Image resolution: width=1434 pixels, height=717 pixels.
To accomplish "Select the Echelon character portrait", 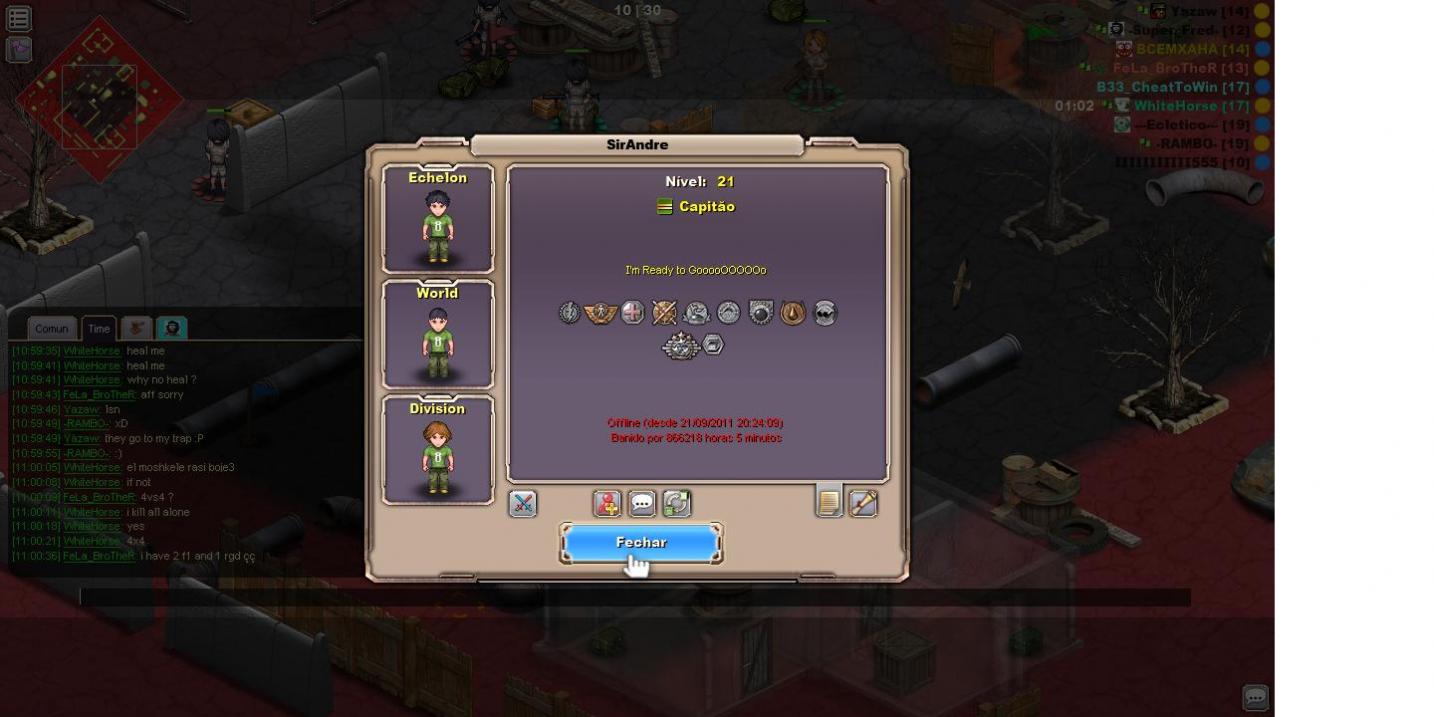I will pos(438,219).
